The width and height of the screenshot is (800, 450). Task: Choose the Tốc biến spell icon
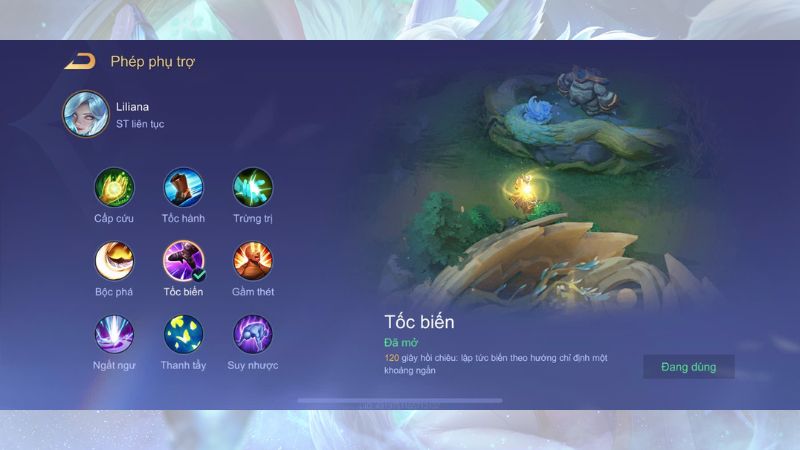[x=183, y=261]
